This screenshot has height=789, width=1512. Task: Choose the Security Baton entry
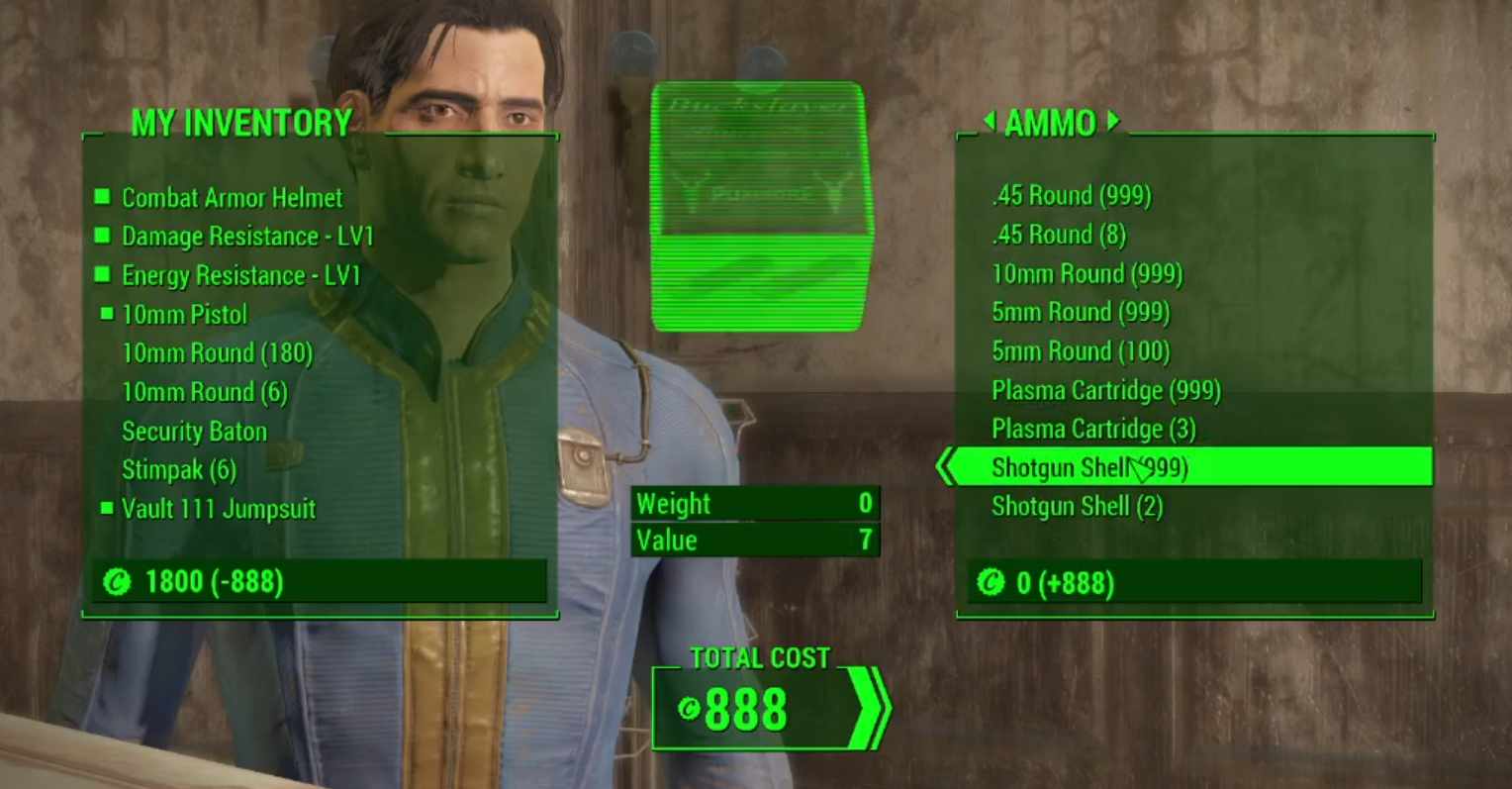tap(194, 432)
